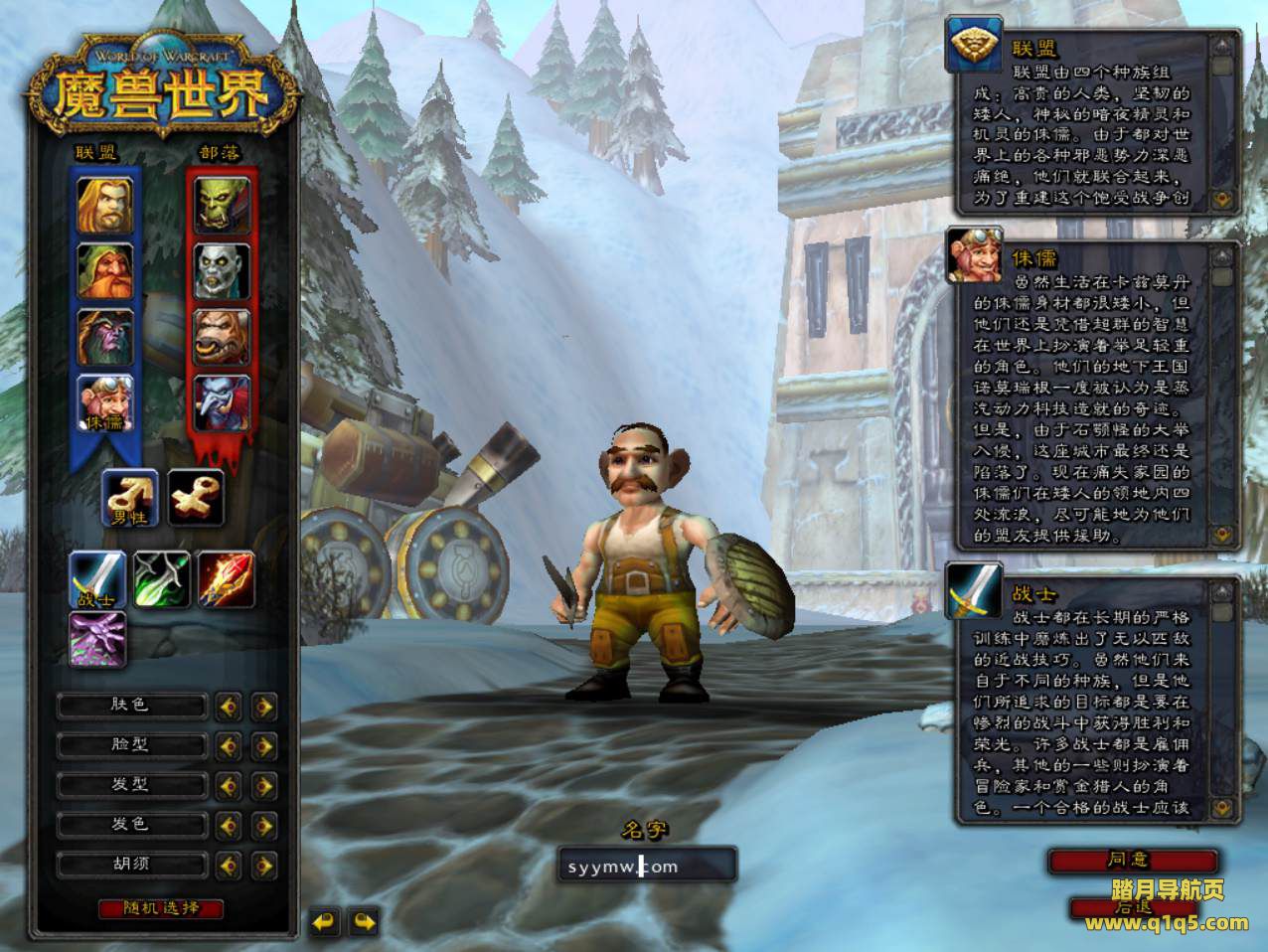The image size is (1268, 952).
Task: Advance 发型 hairstyle with its right arrow
Action: 263,785
